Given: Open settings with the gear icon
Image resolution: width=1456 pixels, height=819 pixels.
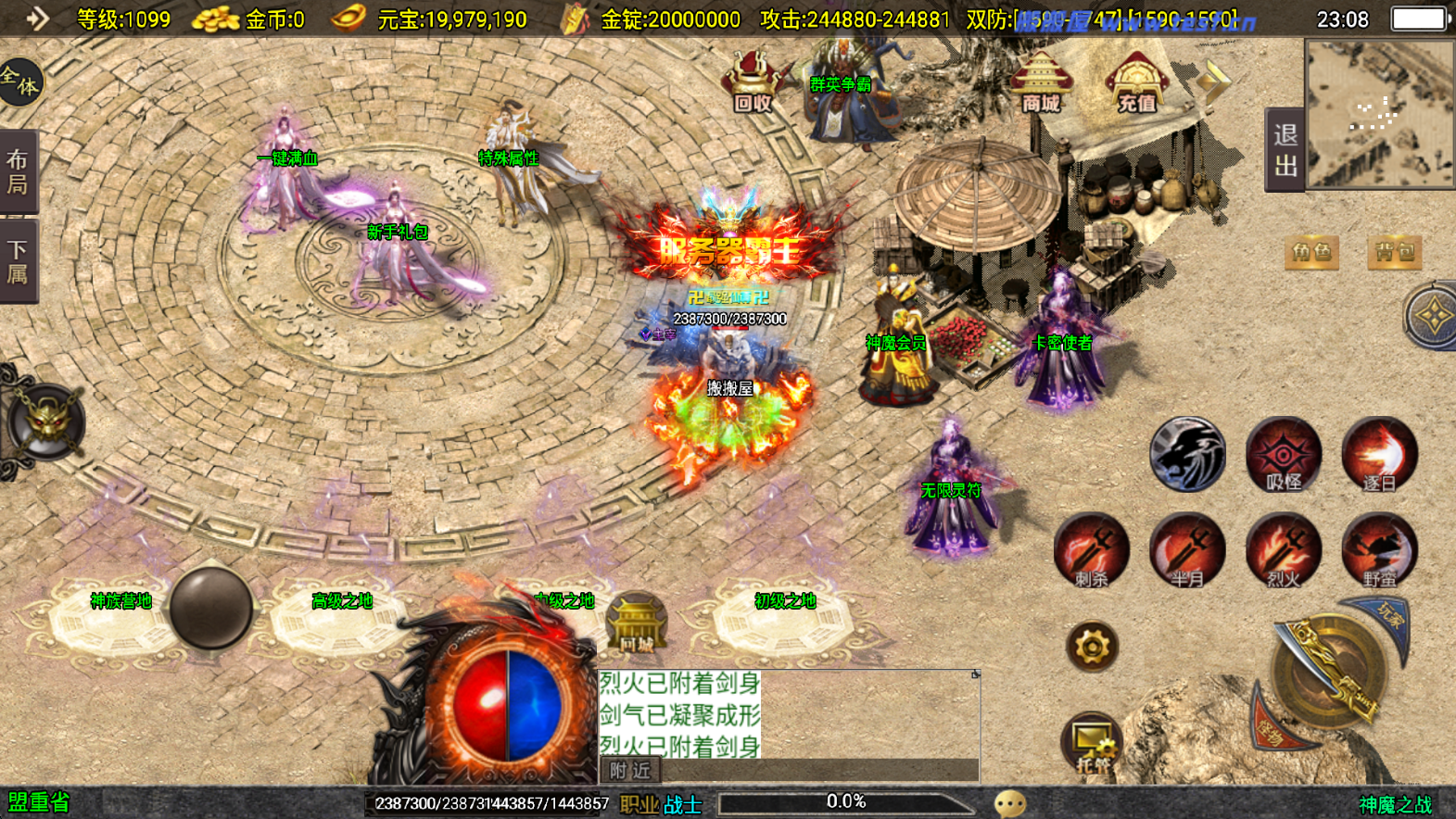Looking at the screenshot, I should click(x=1092, y=646).
